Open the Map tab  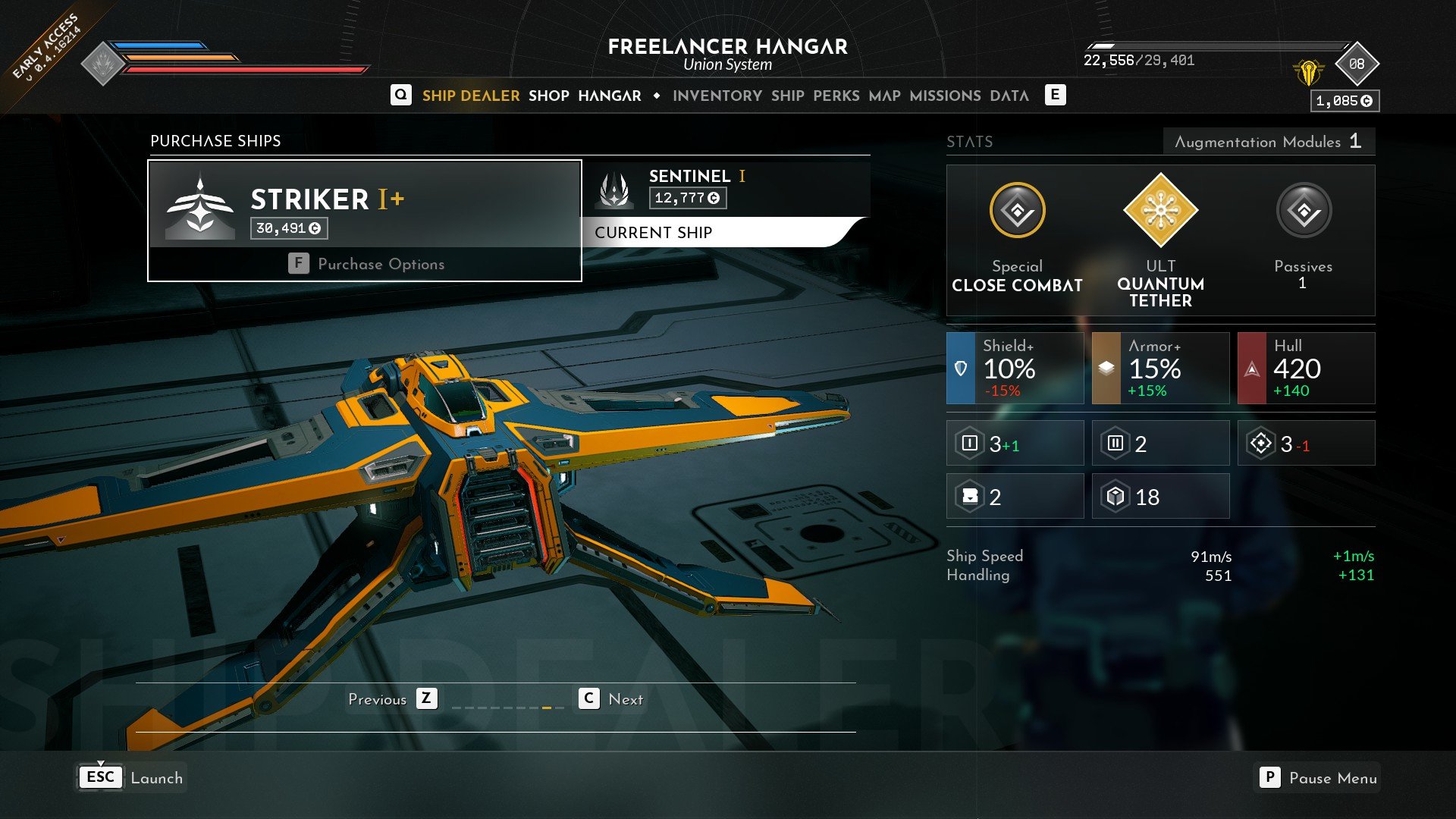[x=884, y=96]
